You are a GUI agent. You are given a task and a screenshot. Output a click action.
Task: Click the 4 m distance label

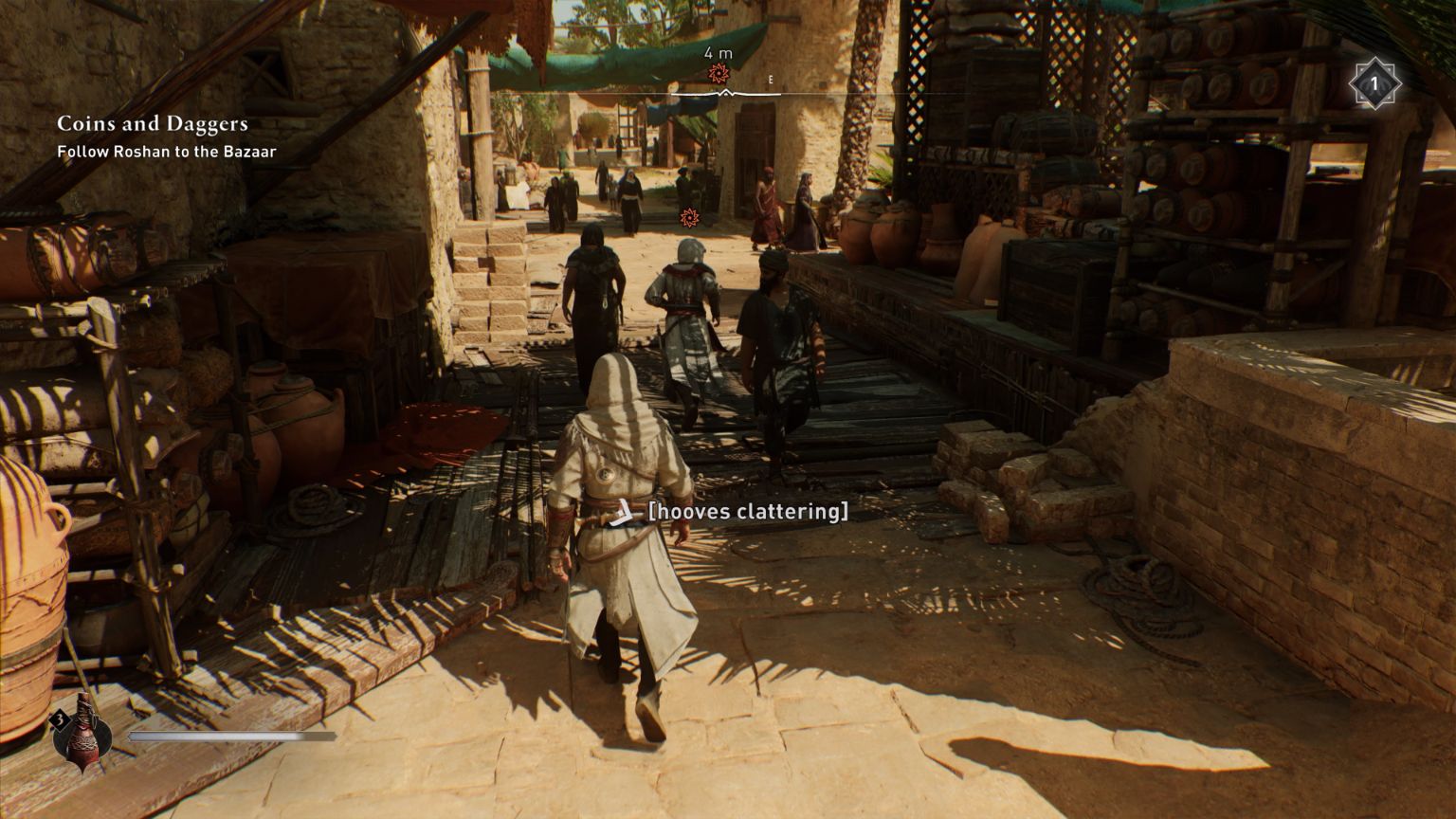pos(718,53)
